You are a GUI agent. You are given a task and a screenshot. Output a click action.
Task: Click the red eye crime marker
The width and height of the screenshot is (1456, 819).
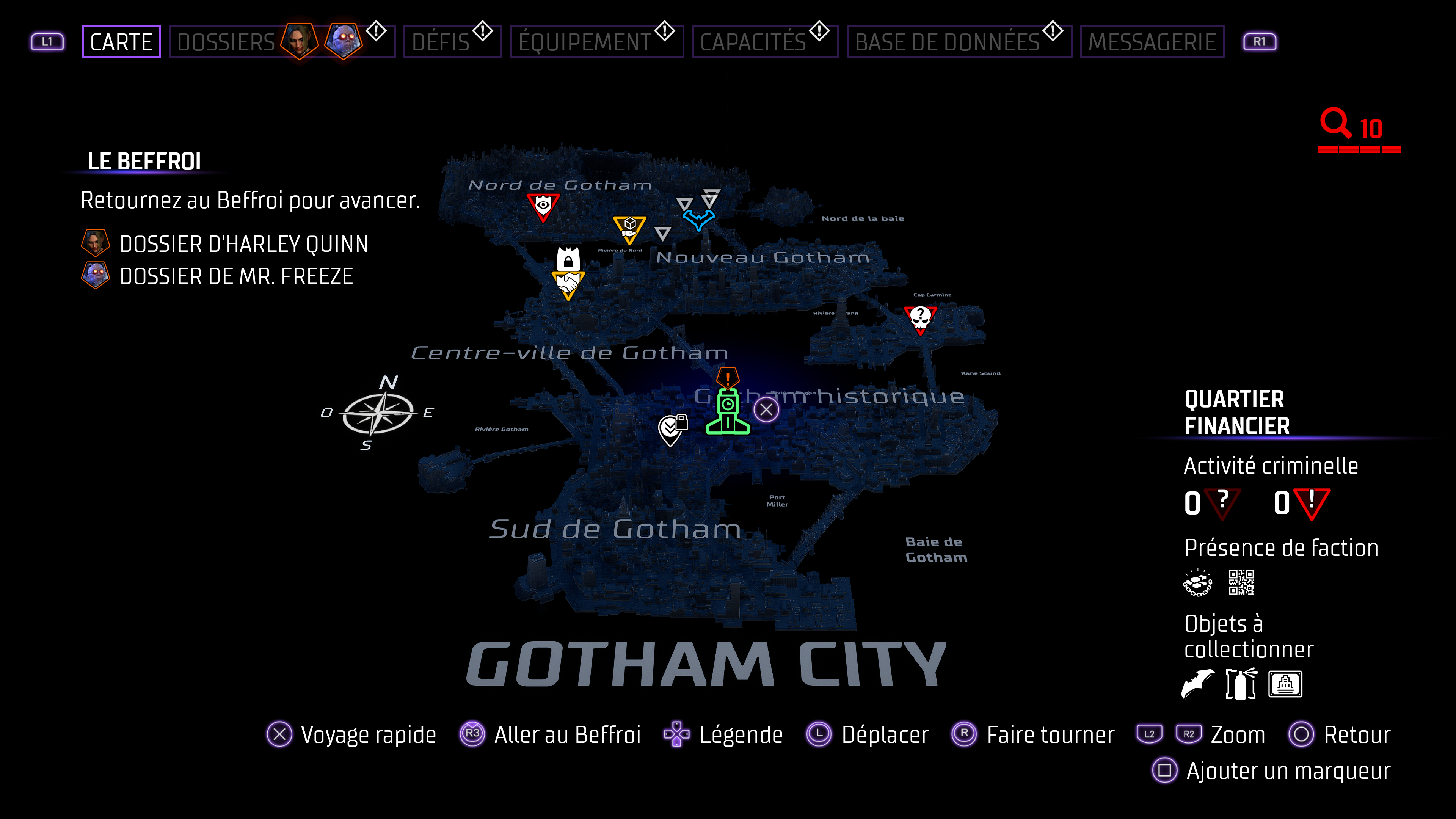(x=543, y=206)
